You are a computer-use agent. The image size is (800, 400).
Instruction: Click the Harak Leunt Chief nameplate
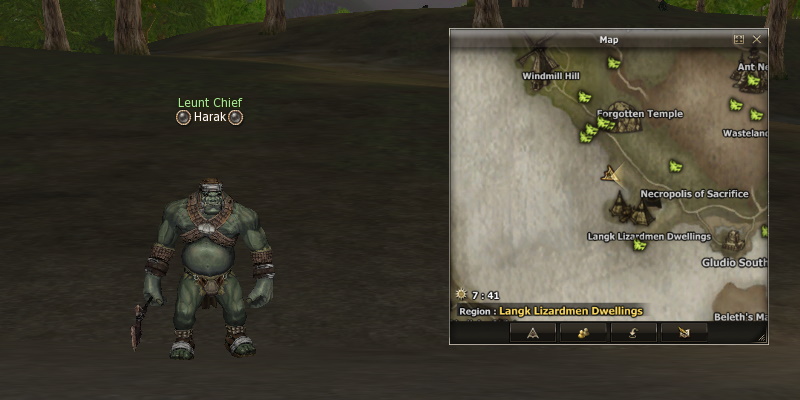point(210,117)
